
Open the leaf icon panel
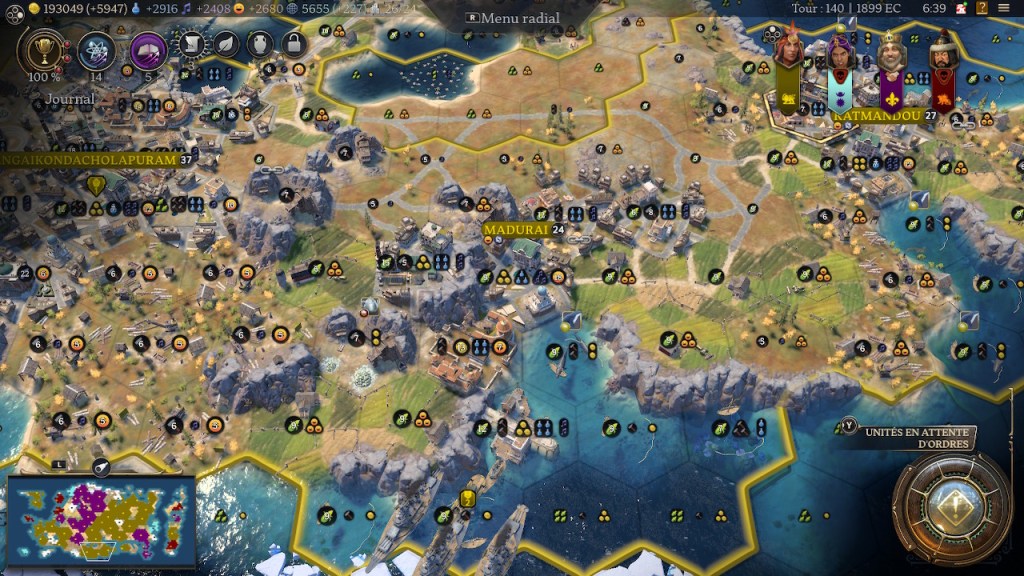pyautogui.click(x=228, y=42)
